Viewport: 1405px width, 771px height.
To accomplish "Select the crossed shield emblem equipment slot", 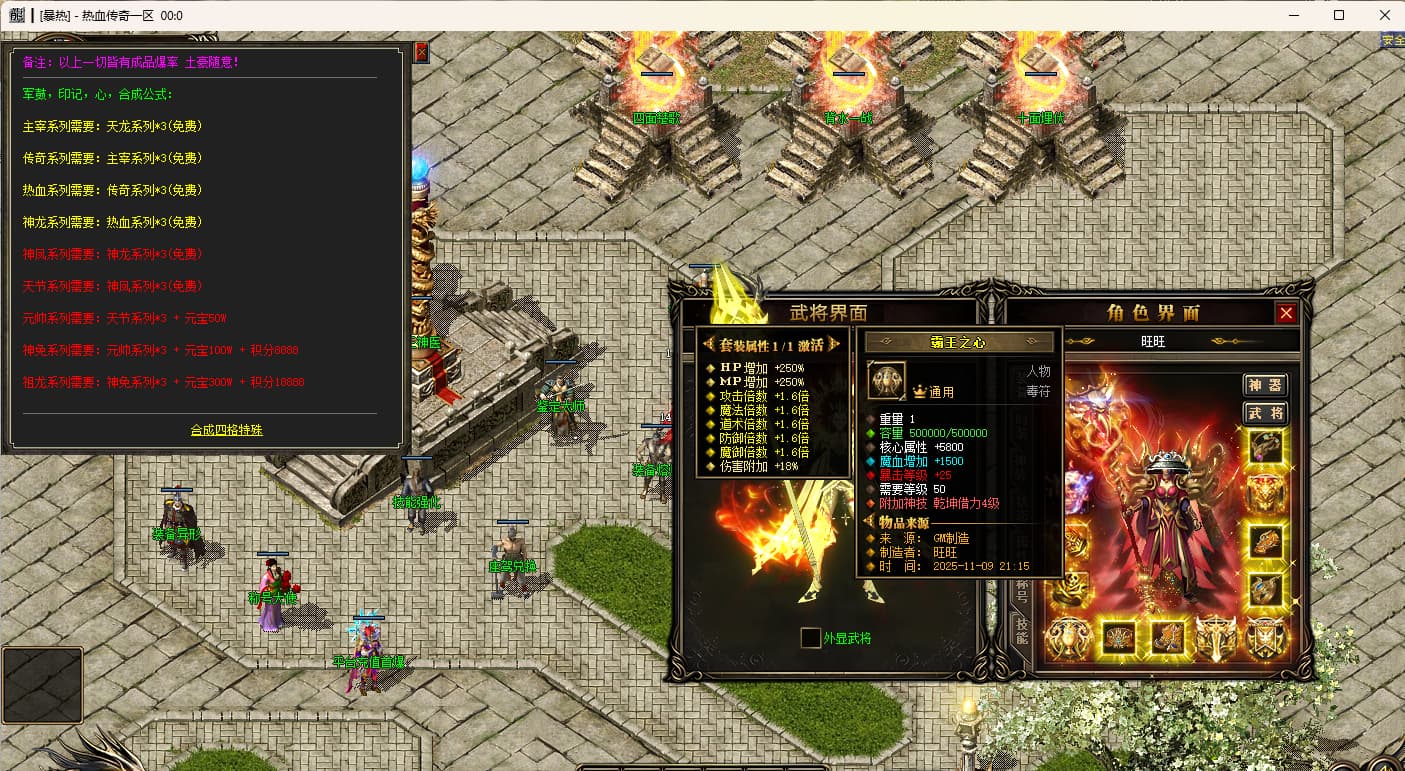I will [1265, 638].
